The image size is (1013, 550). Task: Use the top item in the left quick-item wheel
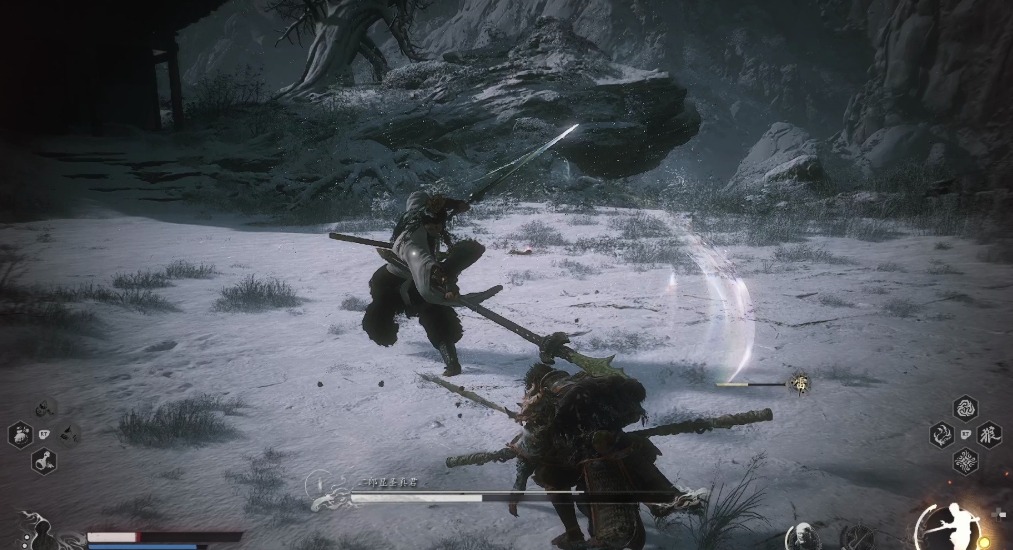pyautogui.click(x=45, y=409)
